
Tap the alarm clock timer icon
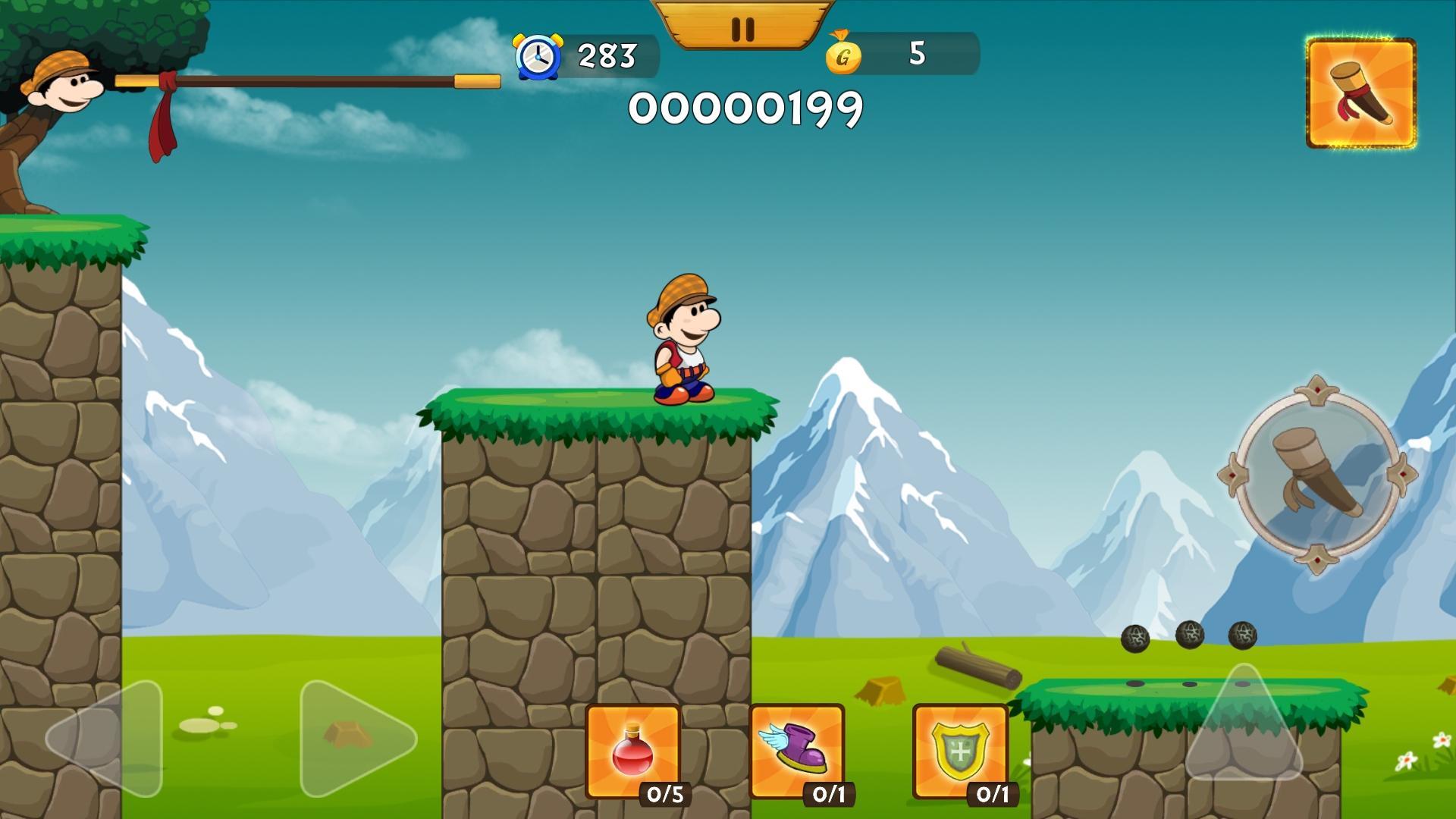pyautogui.click(x=537, y=56)
